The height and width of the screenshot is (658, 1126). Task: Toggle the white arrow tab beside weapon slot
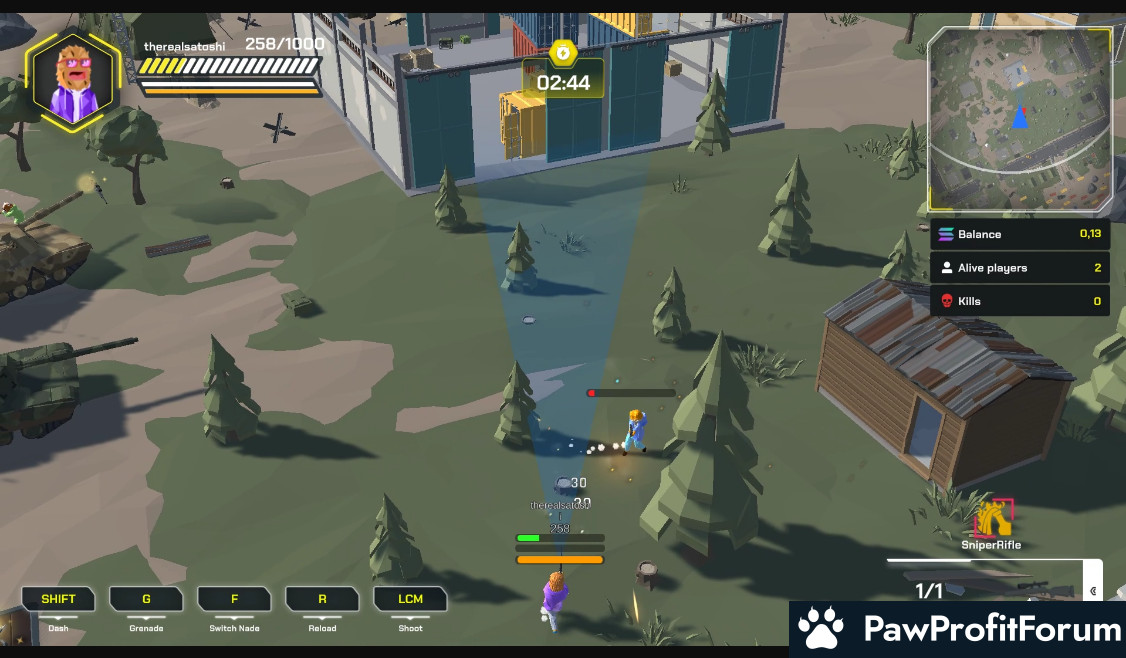coord(1093,590)
